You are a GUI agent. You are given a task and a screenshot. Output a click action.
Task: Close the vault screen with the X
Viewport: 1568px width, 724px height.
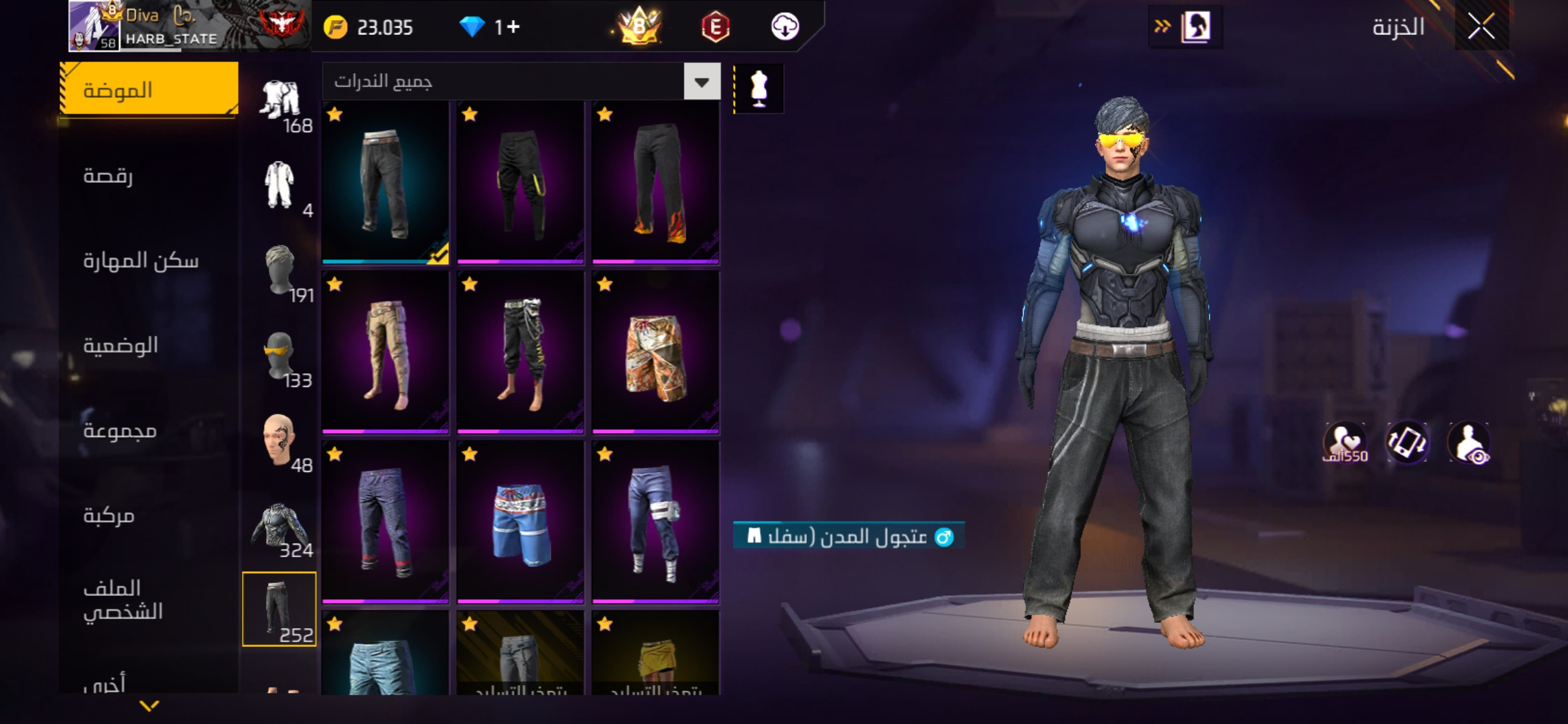click(1481, 27)
